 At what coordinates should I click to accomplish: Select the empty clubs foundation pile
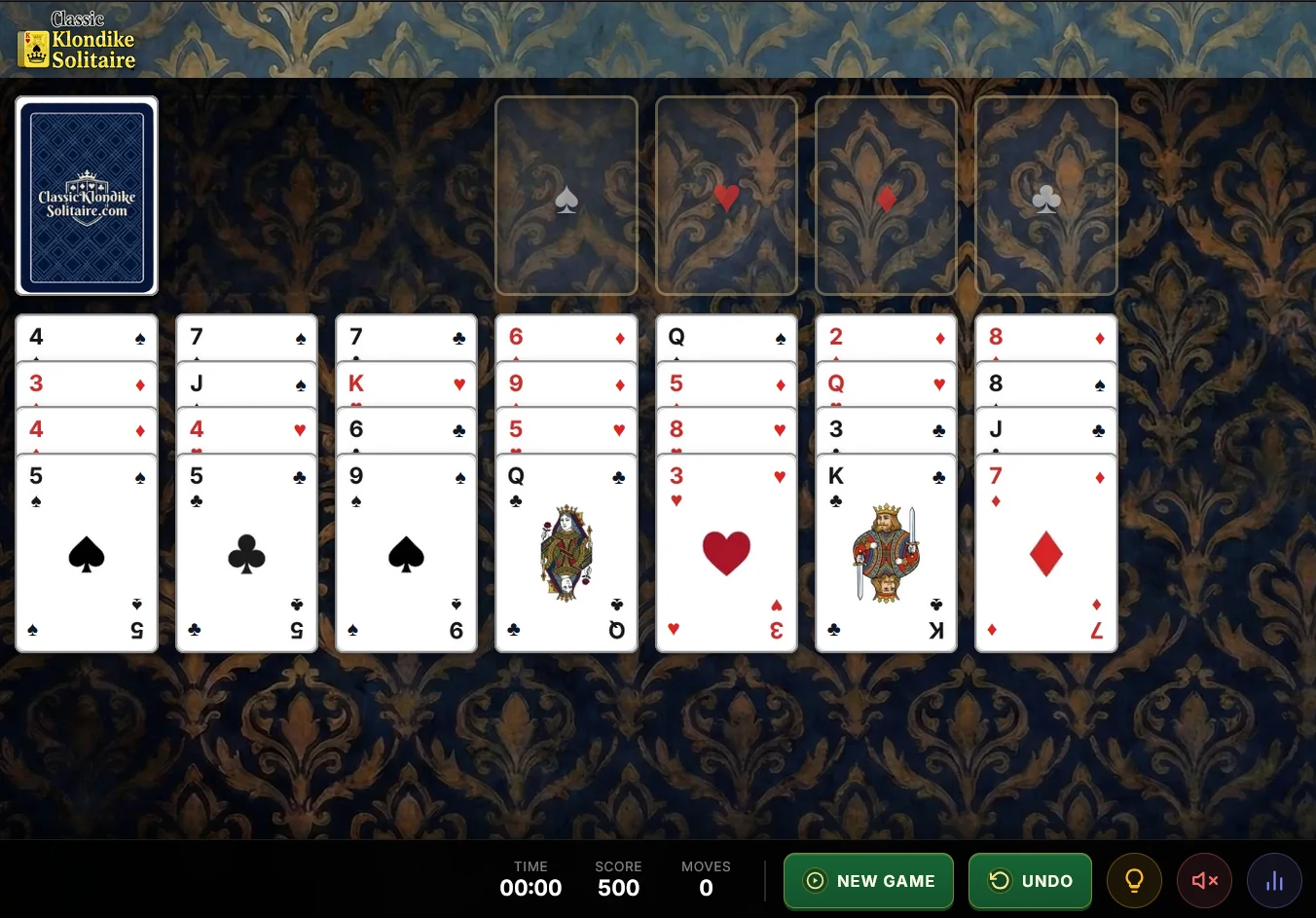[x=1045, y=196]
